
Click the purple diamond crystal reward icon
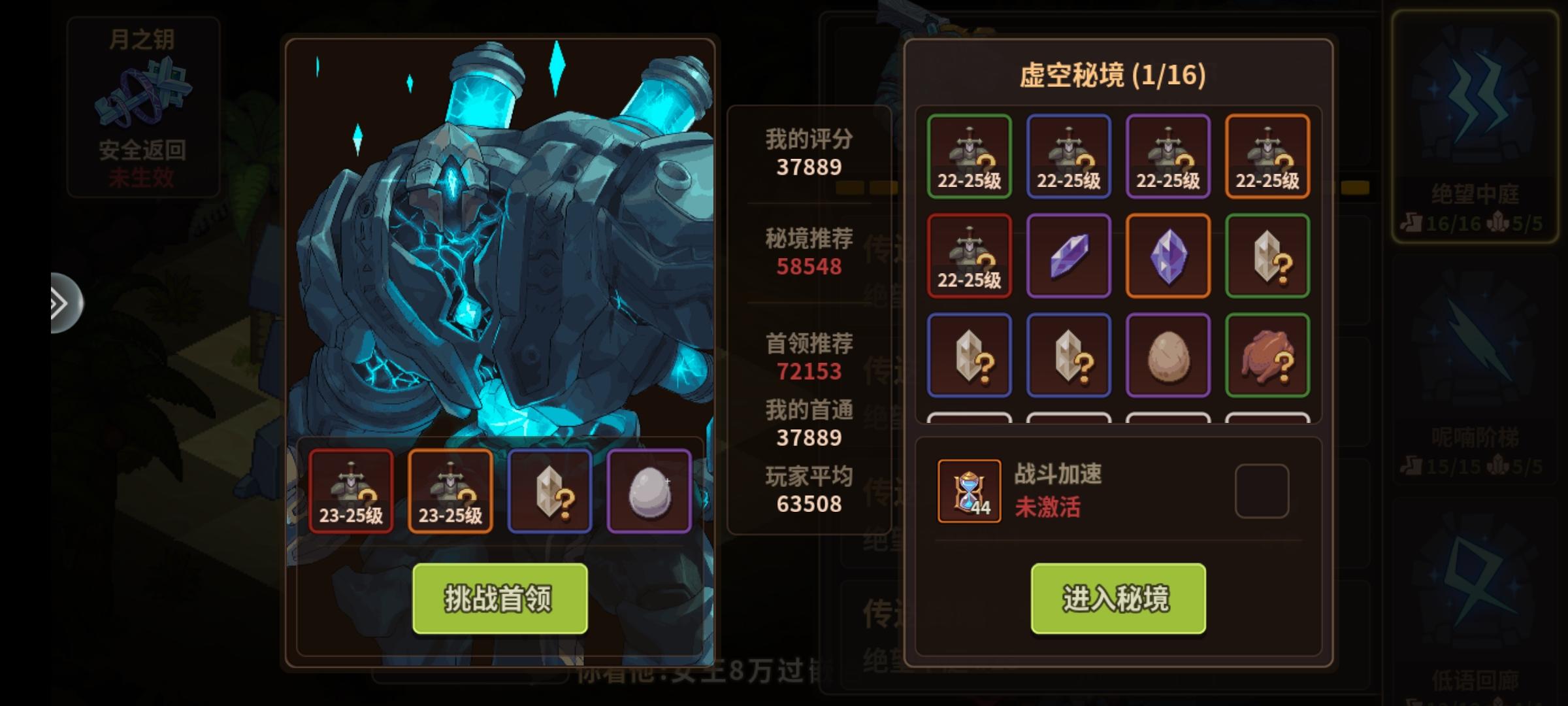(x=1168, y=255)
